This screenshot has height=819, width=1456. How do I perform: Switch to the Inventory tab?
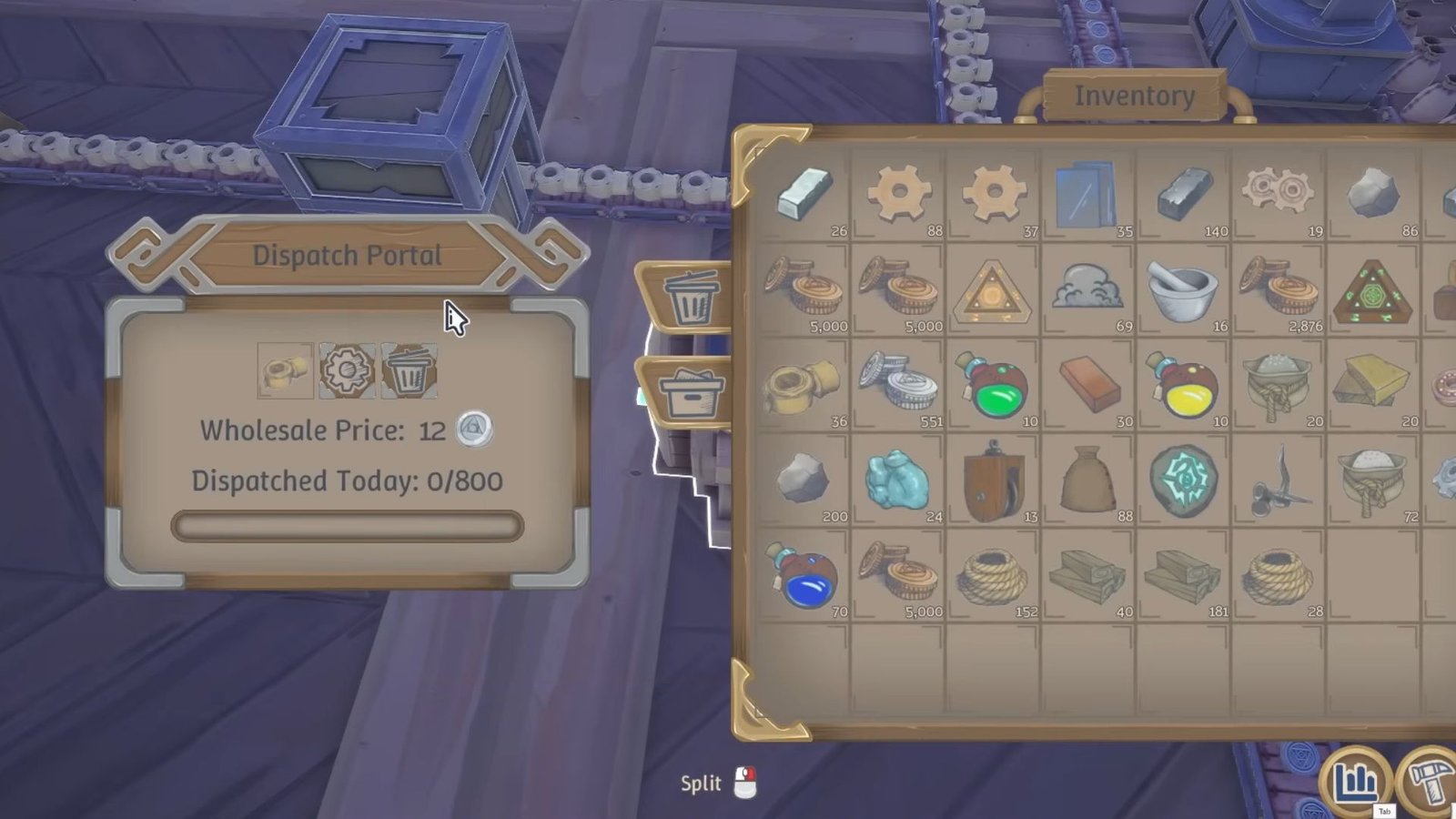coord(1135,94)
